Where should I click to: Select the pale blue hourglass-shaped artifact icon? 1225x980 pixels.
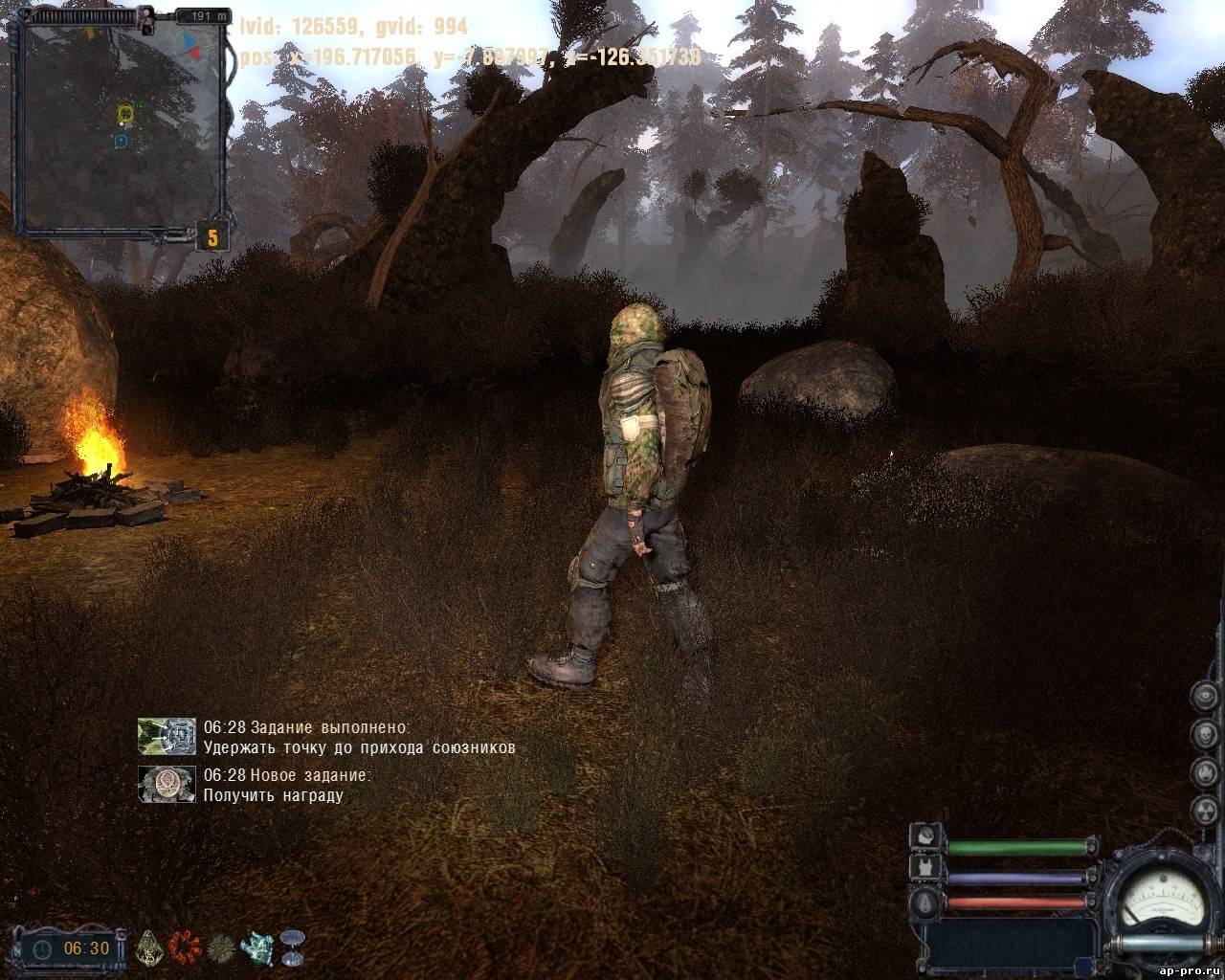292,947
